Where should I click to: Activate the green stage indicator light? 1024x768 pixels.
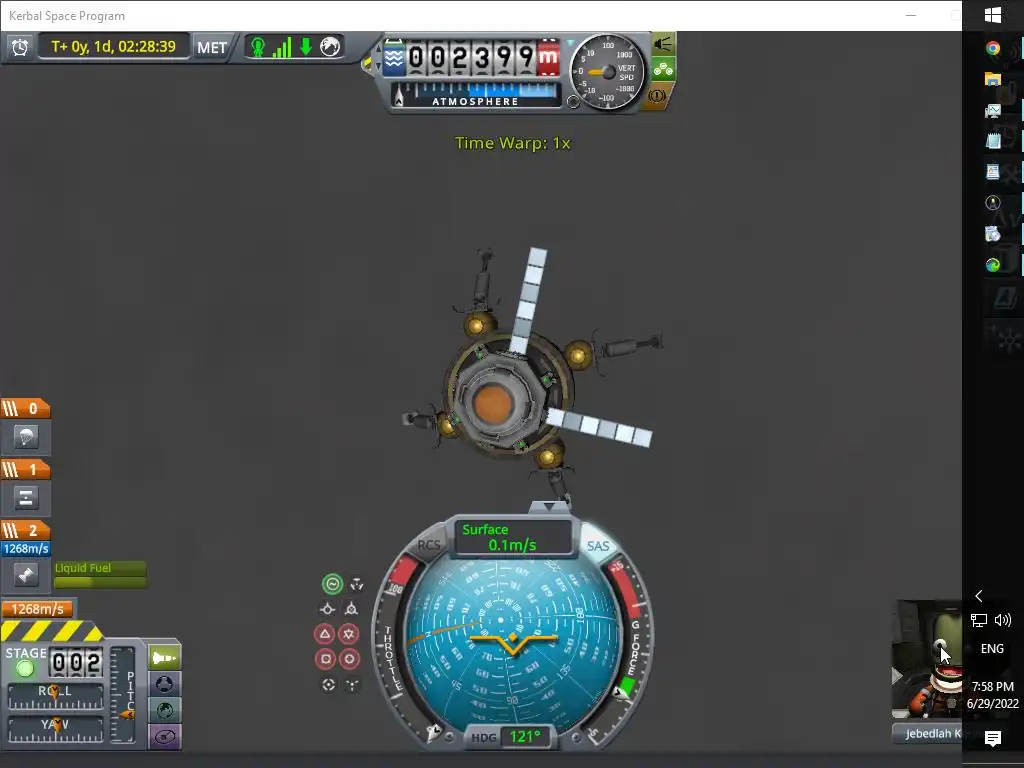click(26, 667)
